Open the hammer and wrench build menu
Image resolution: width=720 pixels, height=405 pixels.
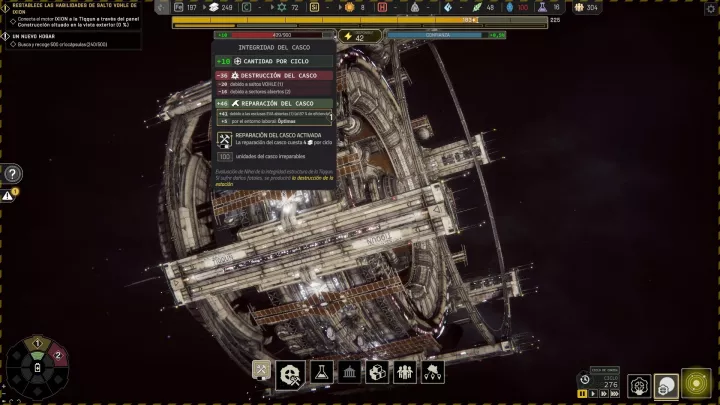tap(262, 372)
